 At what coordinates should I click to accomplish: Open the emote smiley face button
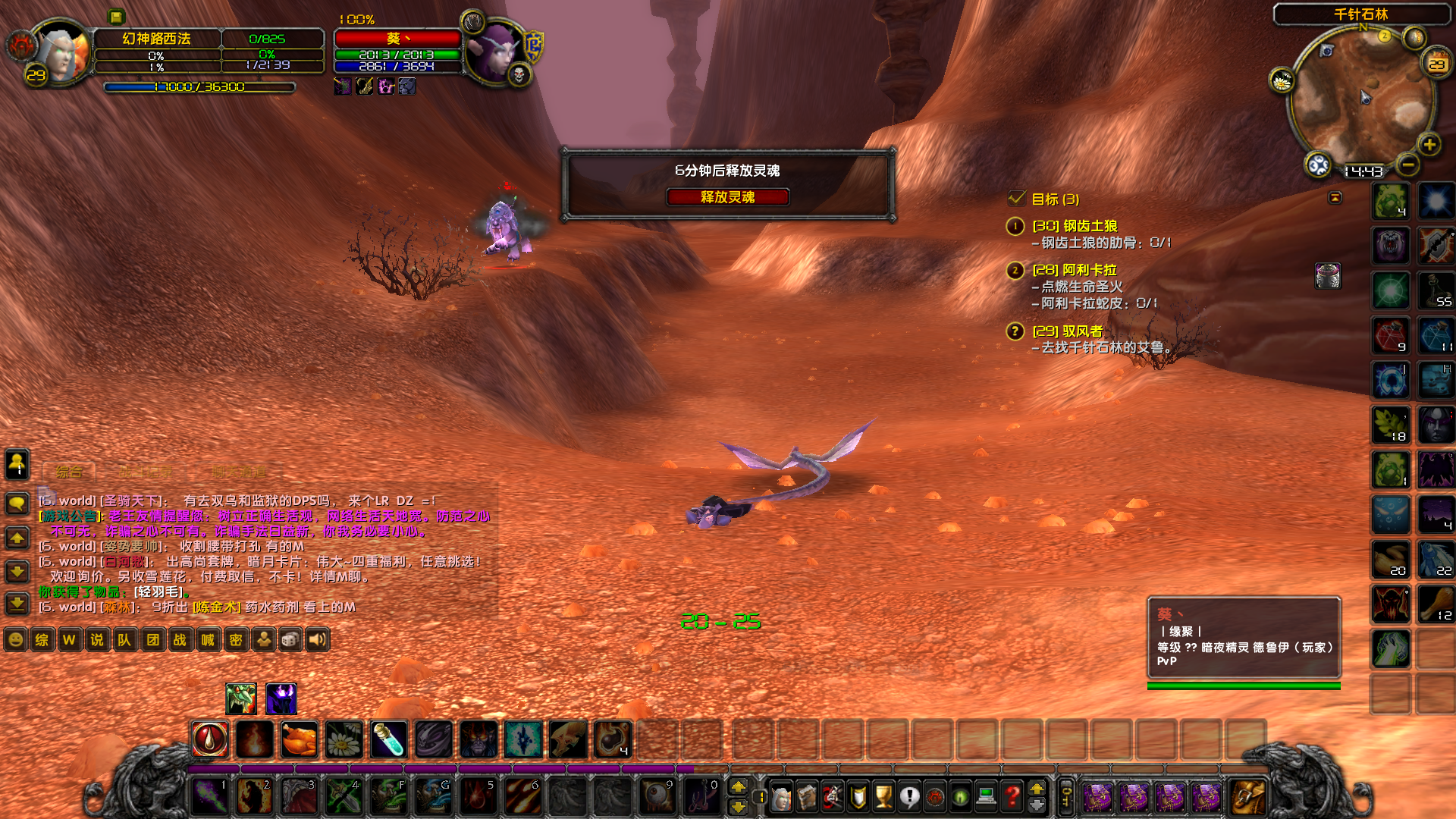pyautogui.click(x=15, y=639)
